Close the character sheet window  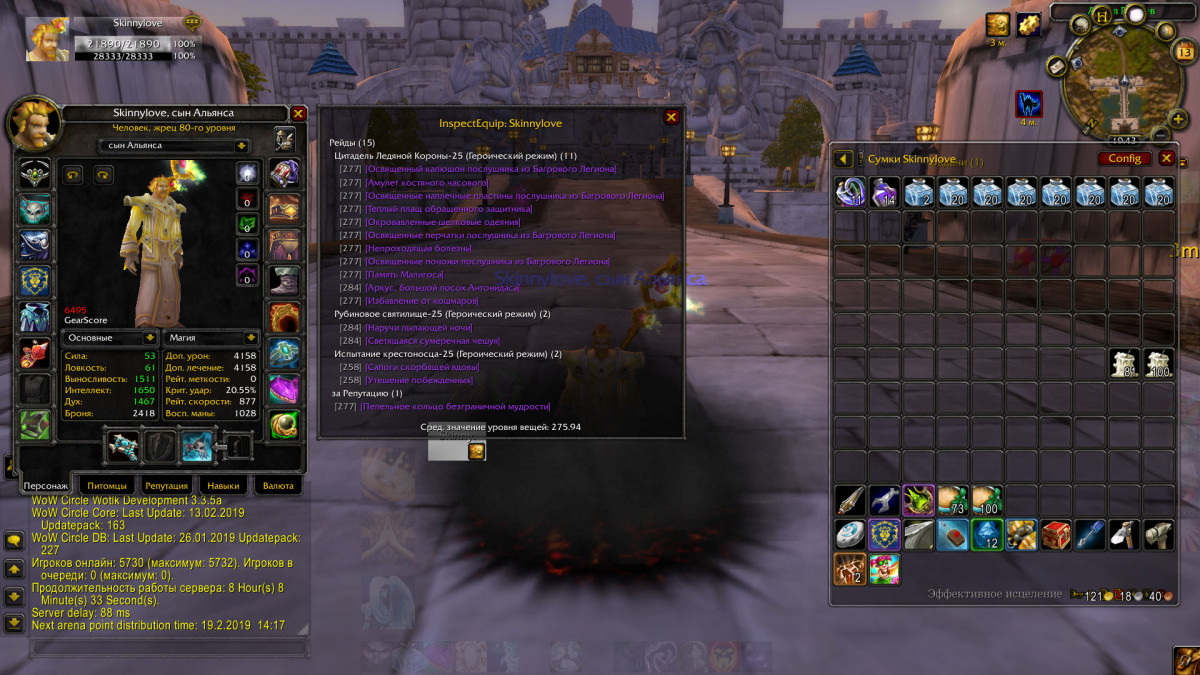tap(298, 114)
